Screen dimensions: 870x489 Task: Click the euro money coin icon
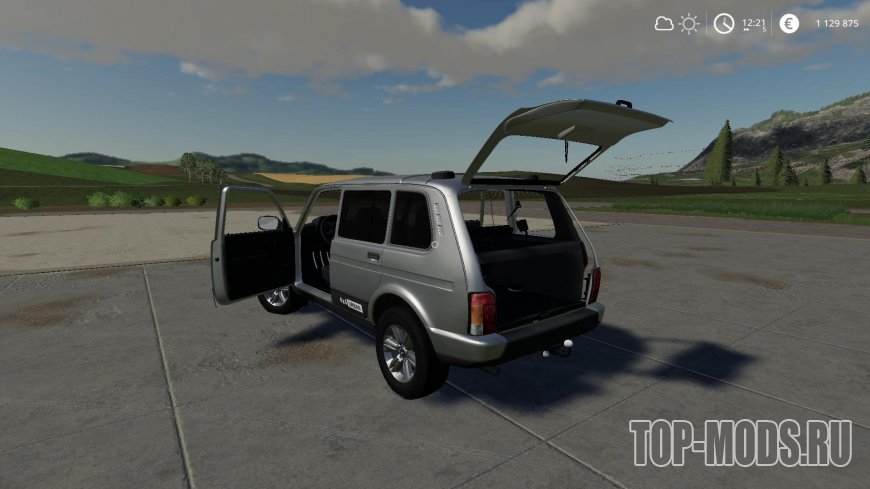tap(789, 24)
